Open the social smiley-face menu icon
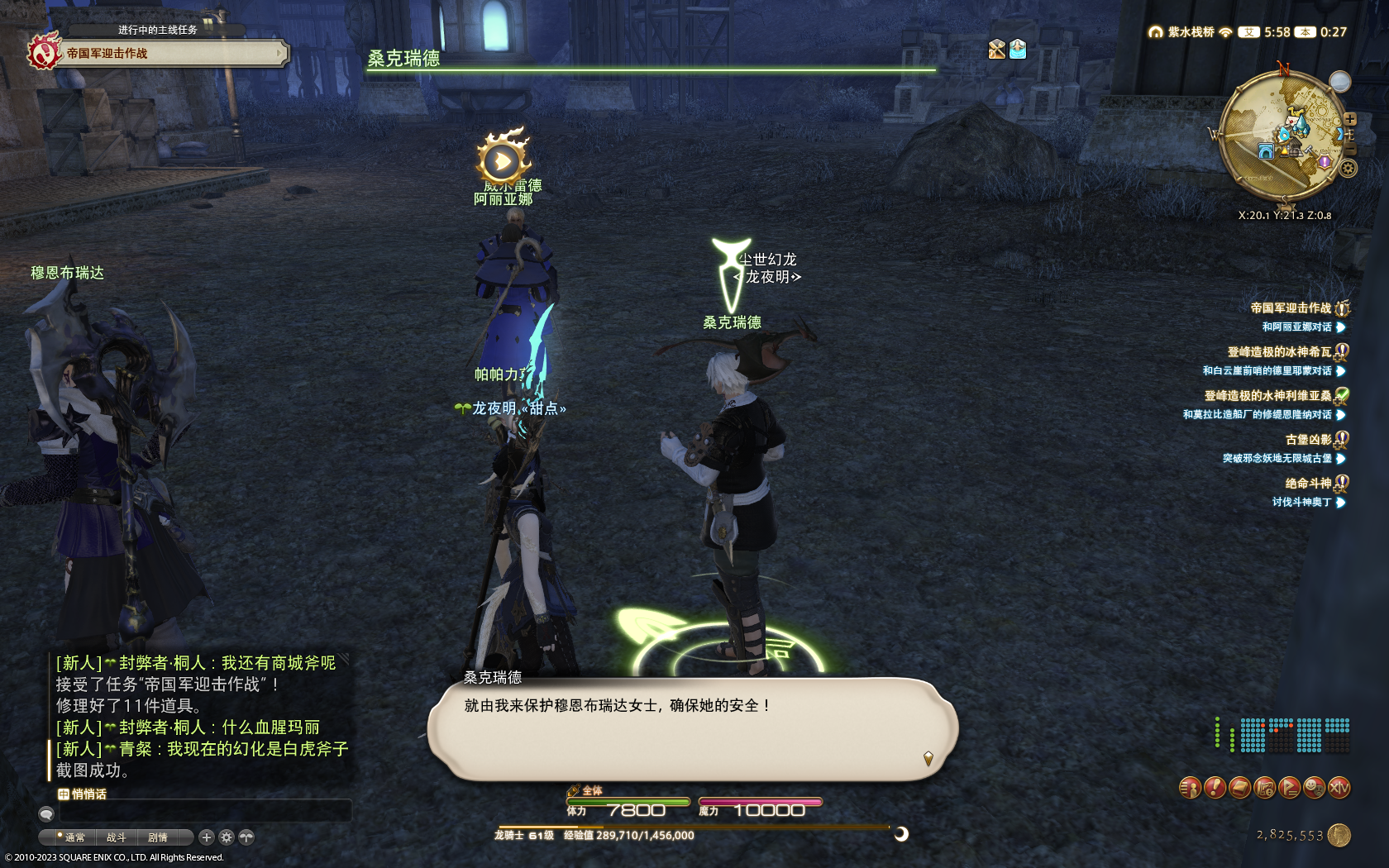 click(x=1314, y=788)
